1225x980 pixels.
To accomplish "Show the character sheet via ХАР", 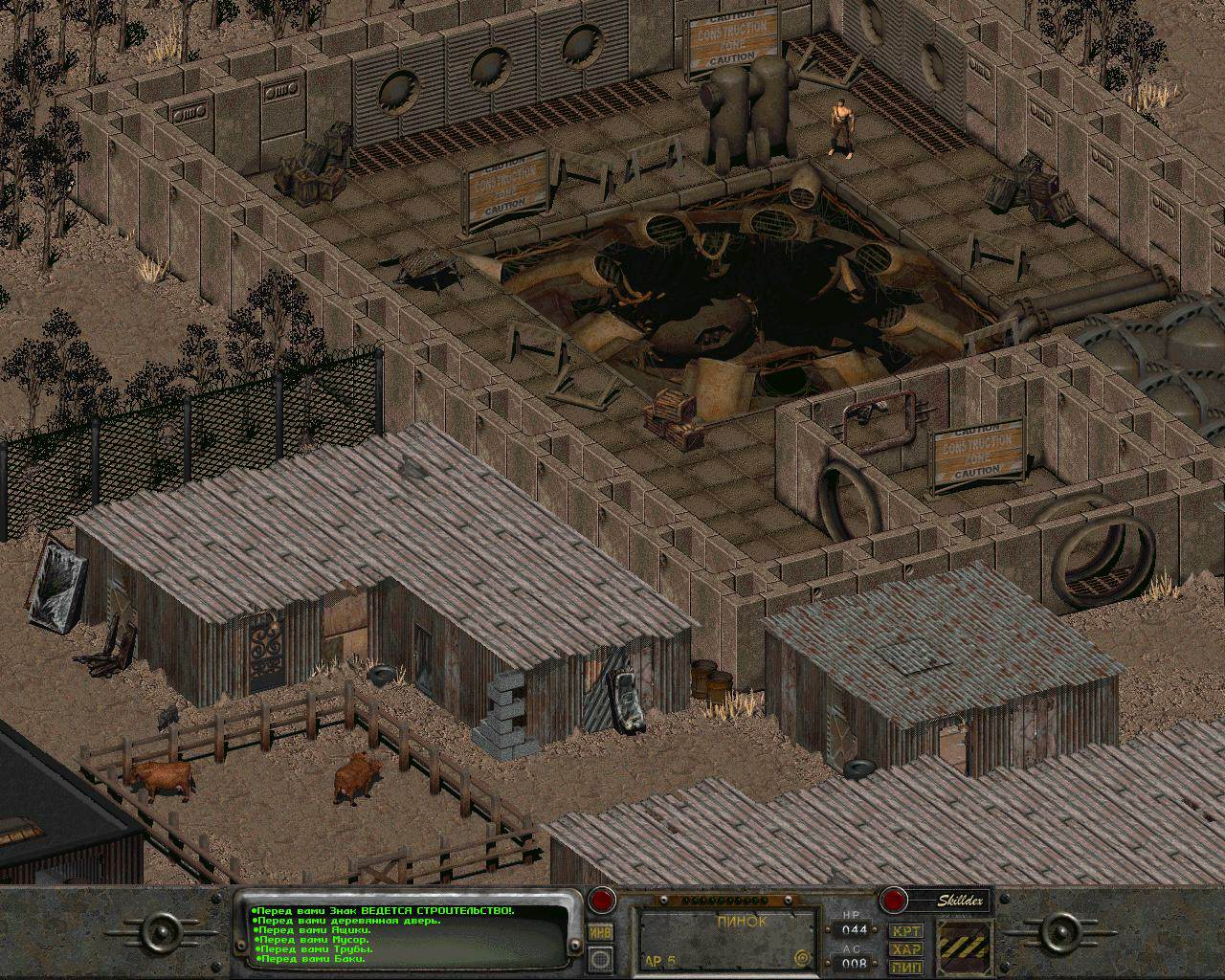I will (905, 948).
